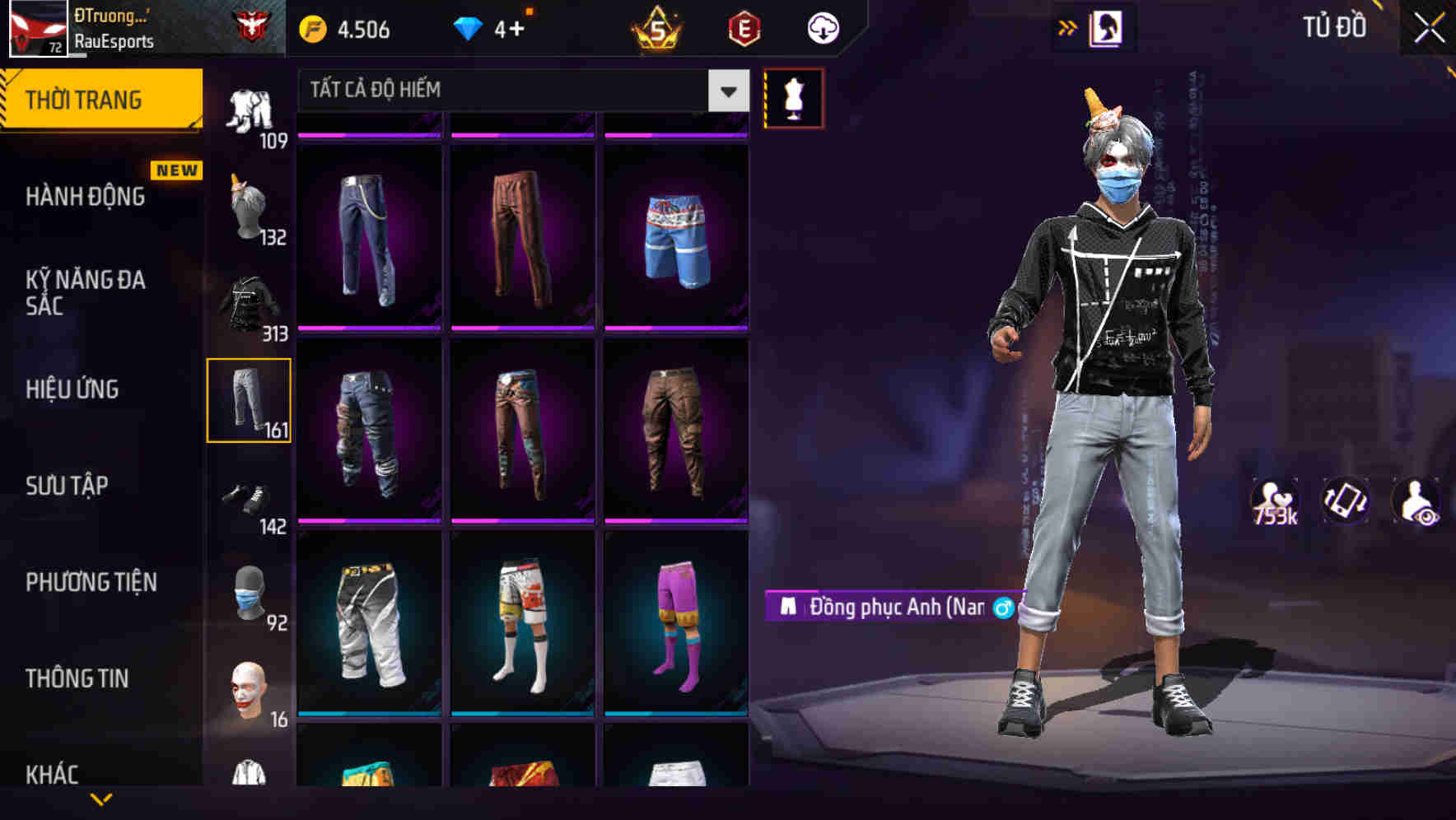Expand the yellow chevrons next to portrait icon
The height and width of the screenshot is (820, 1456).
click(x=1067, y=27)
